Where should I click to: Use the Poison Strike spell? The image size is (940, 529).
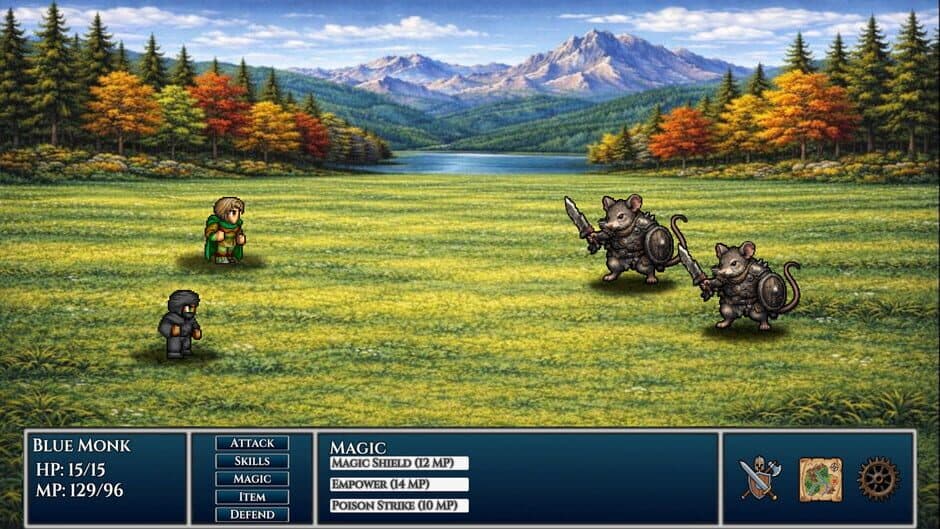click(x=399, y=506)
